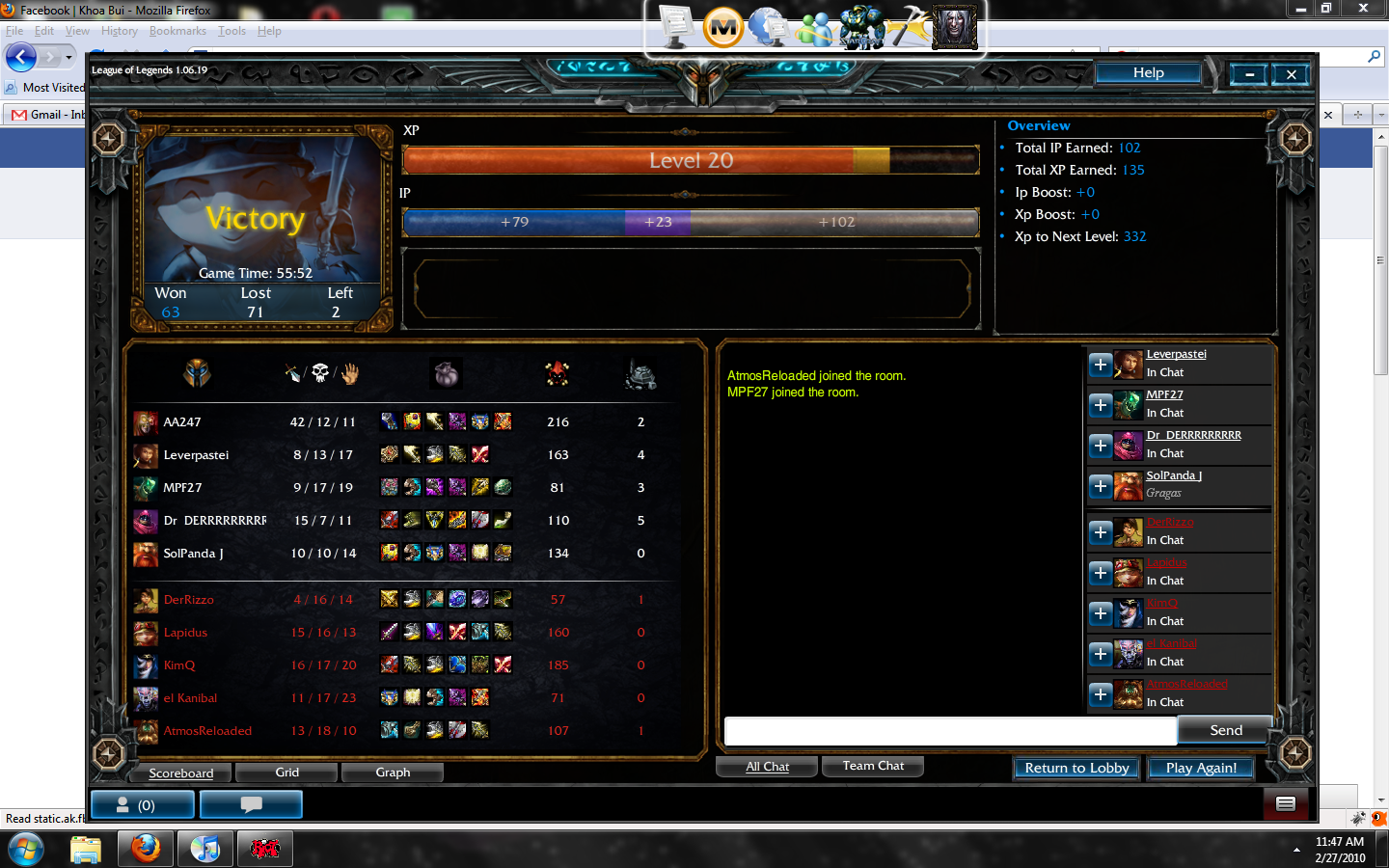Select the All Chat tab

[767, 767]
